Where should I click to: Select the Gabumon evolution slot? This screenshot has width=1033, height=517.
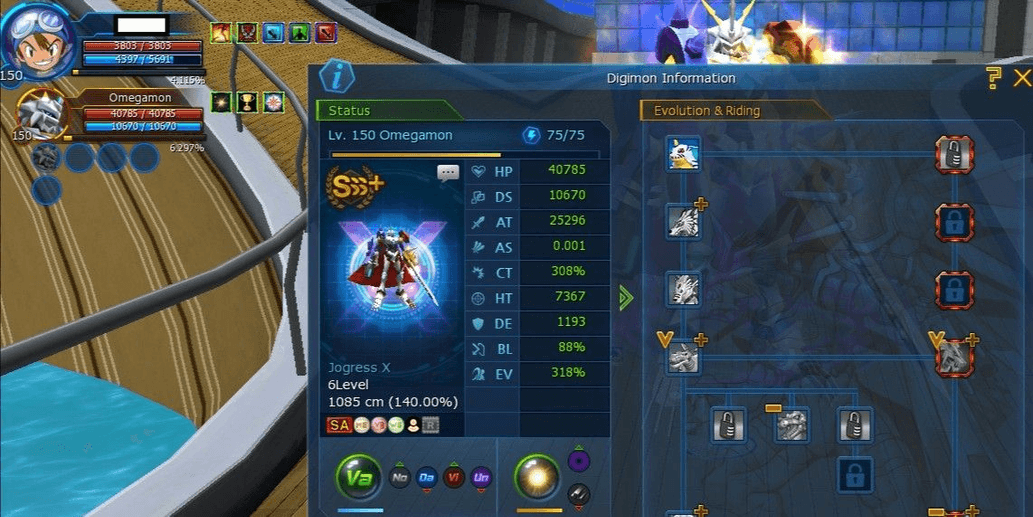(x=684, y=154)
